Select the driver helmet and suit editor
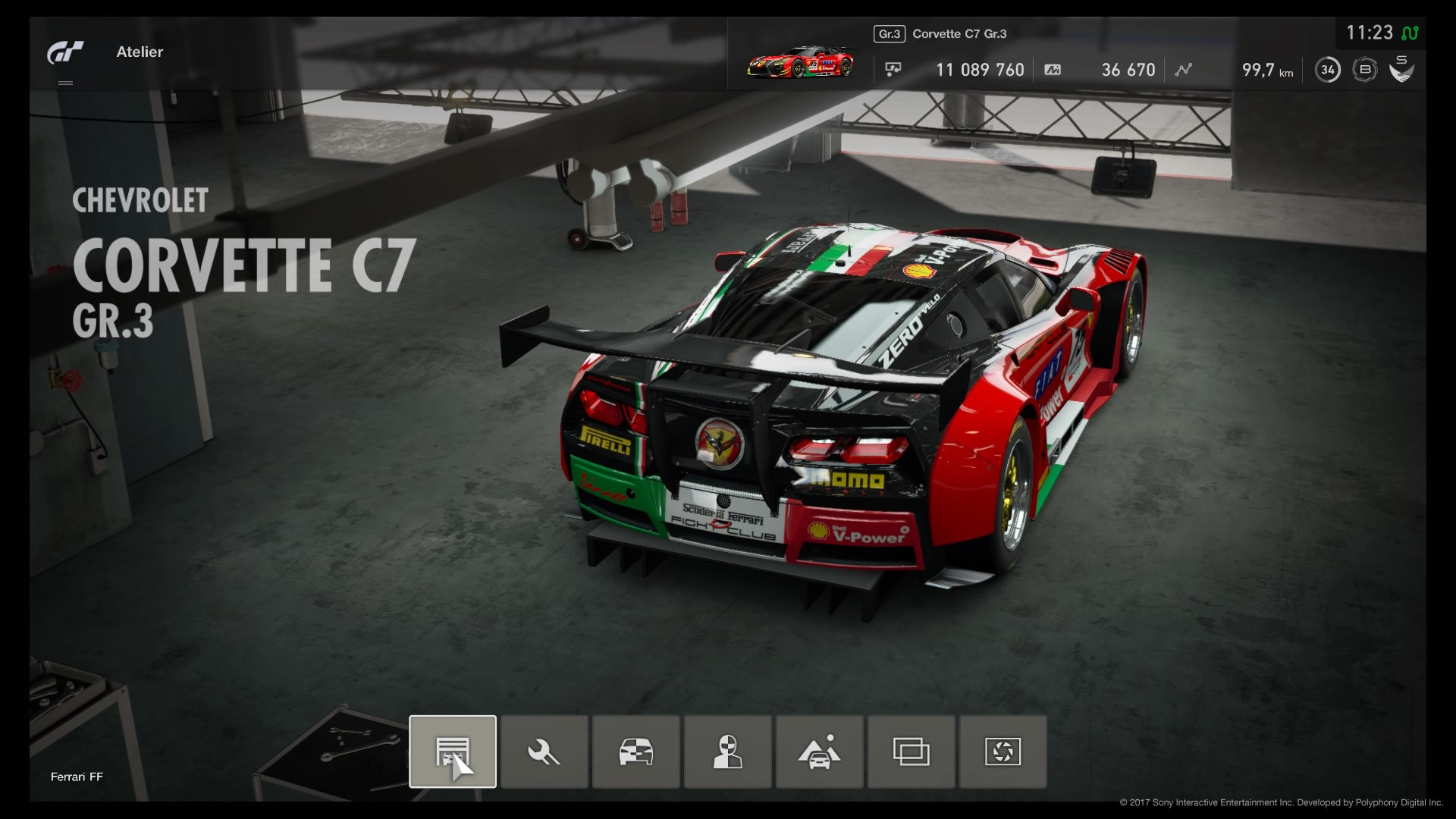Screen dimensions: 1456x819 click(x=728, y=752)
